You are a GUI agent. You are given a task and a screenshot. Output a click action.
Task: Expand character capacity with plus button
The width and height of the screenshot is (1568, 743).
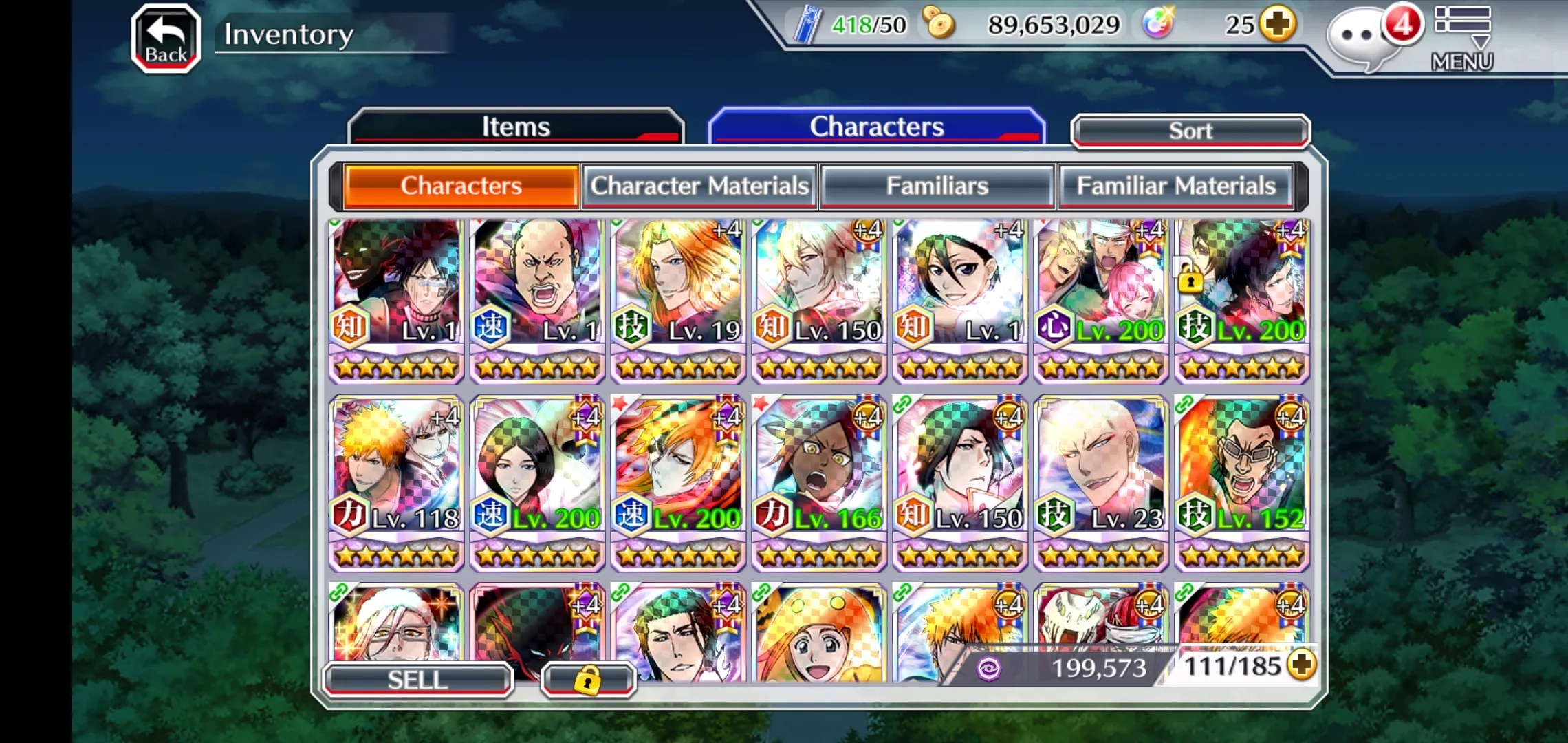pos(1301,665)
